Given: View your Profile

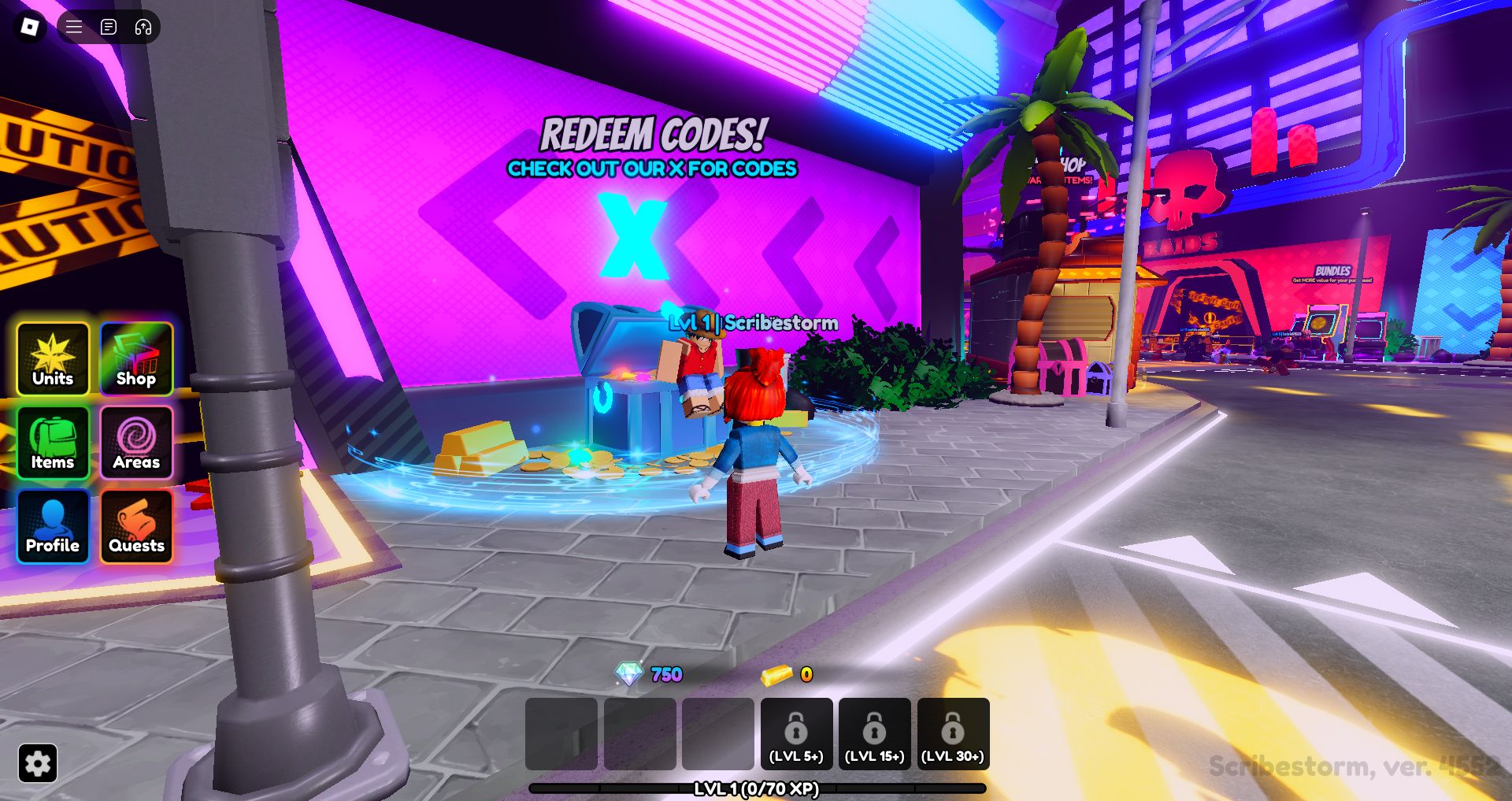Looking at the screenshot, I should (53, 526).
